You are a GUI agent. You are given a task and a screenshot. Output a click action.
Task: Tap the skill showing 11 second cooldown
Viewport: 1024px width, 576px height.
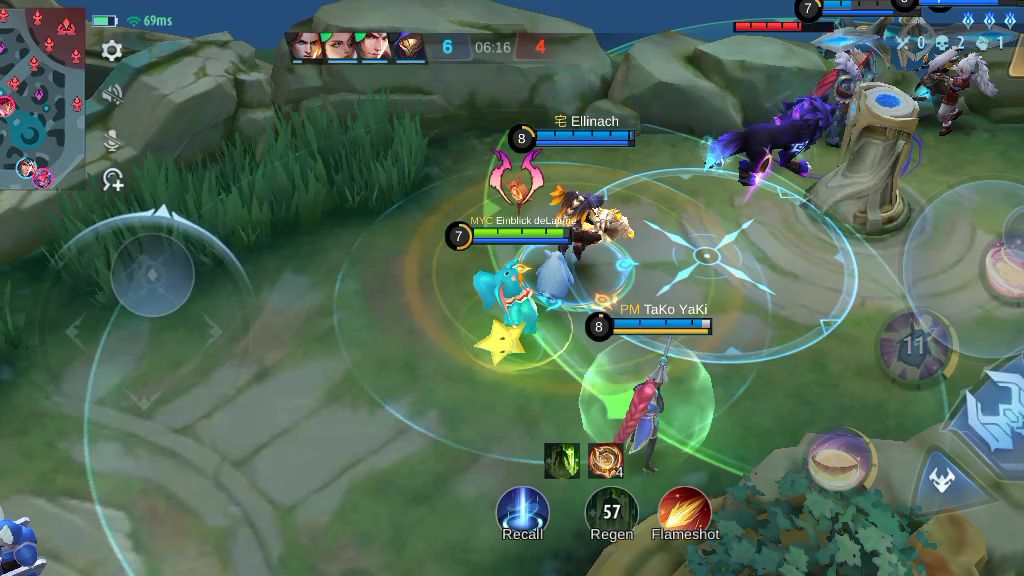click(x=913, y=347)
